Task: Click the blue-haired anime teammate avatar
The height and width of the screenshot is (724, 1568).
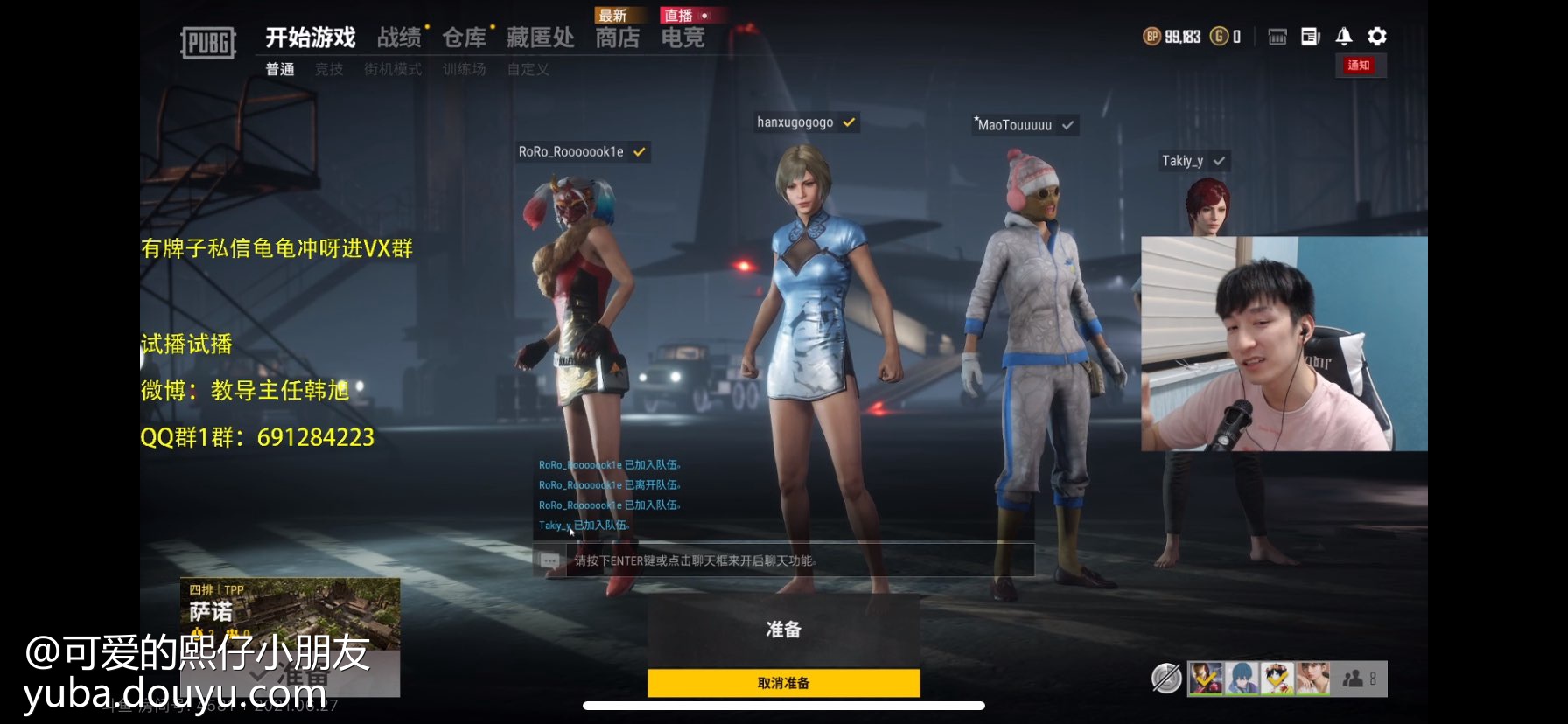Action: pyautogui.click(x=1242, y=679)
